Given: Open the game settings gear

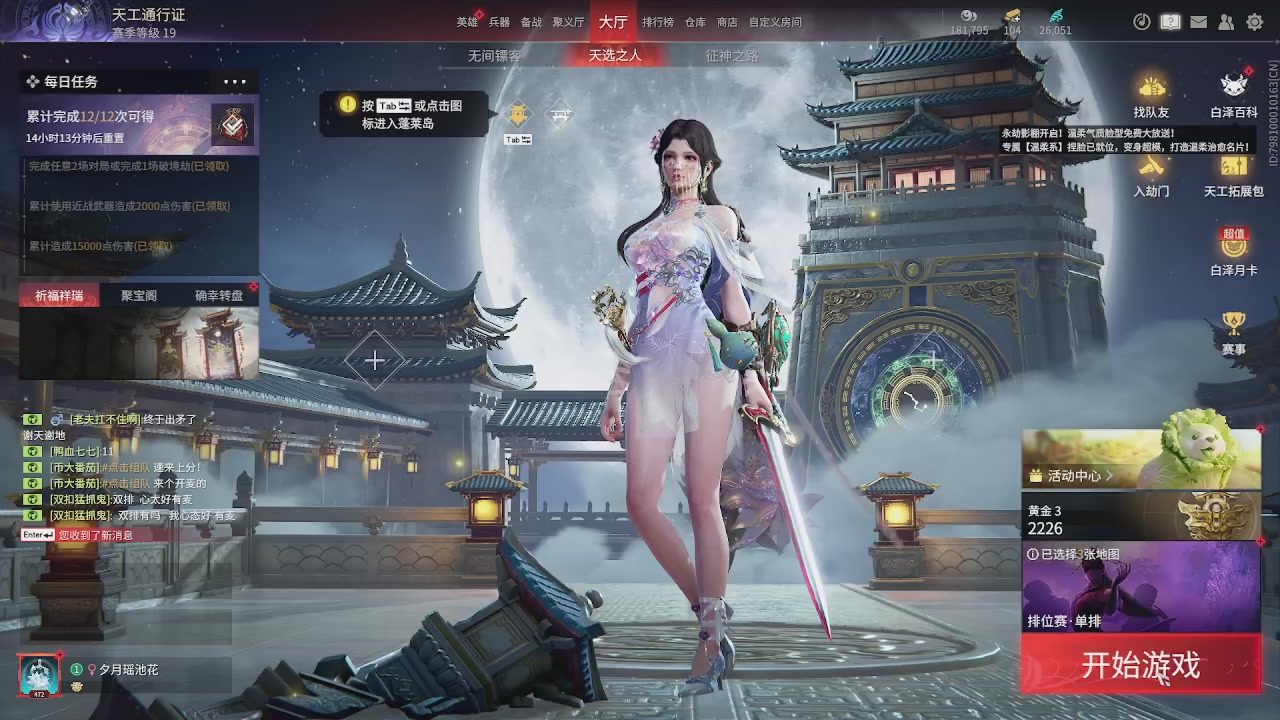Looking at the screenshot, I should coord(1254,21).
